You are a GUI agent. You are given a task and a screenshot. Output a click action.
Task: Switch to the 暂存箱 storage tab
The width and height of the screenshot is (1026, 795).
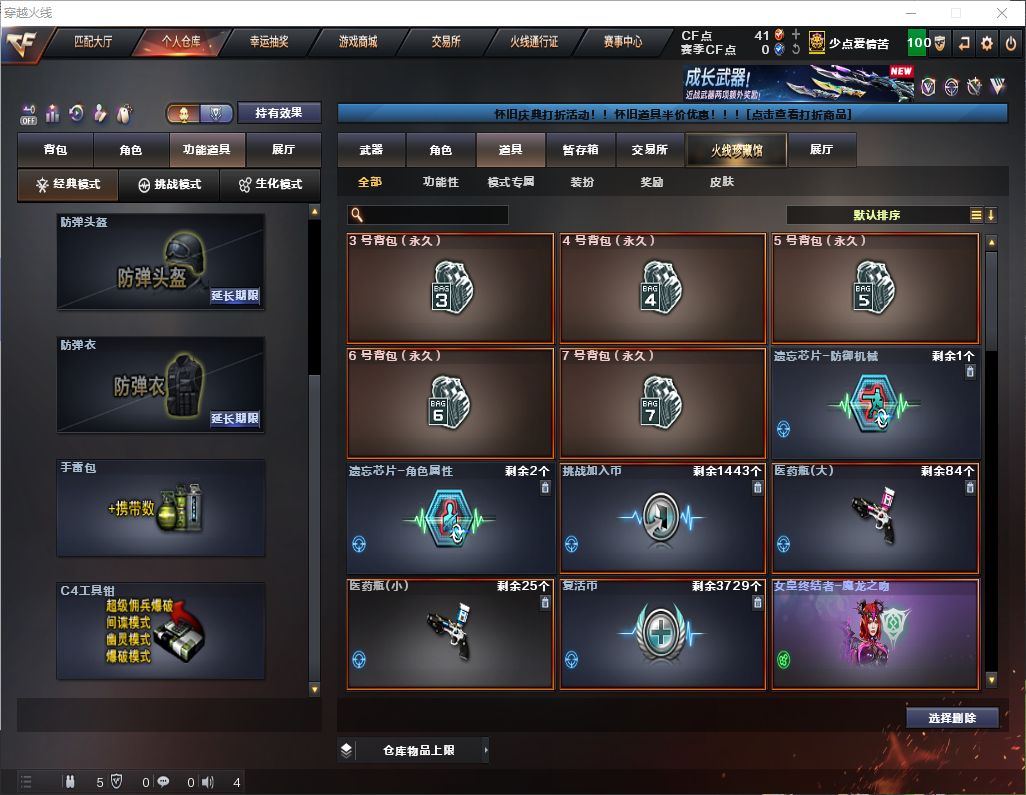(580, 150)
